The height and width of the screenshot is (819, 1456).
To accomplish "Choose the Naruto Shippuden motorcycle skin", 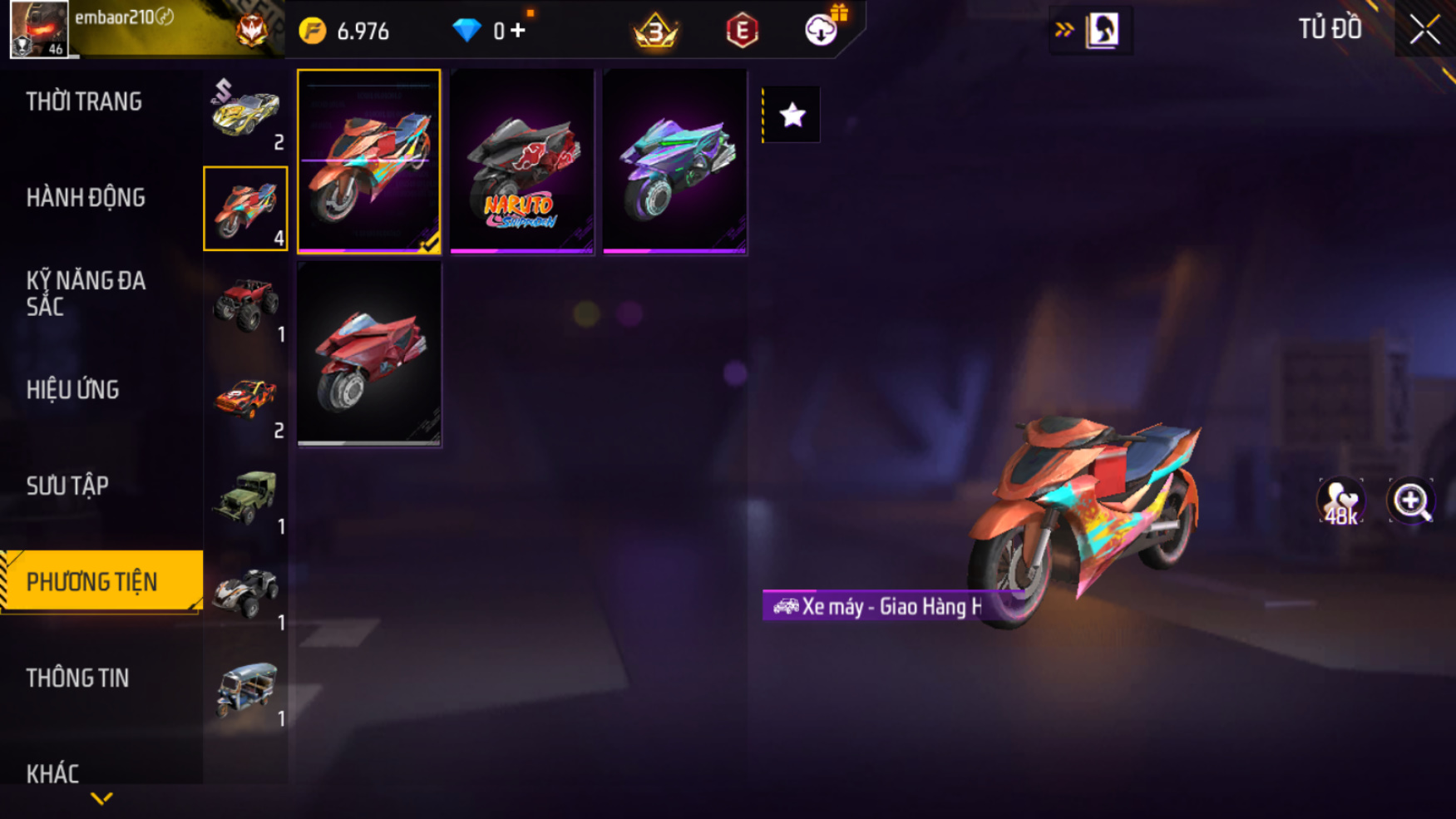I will pyautogui.click(x=522, y=161).
